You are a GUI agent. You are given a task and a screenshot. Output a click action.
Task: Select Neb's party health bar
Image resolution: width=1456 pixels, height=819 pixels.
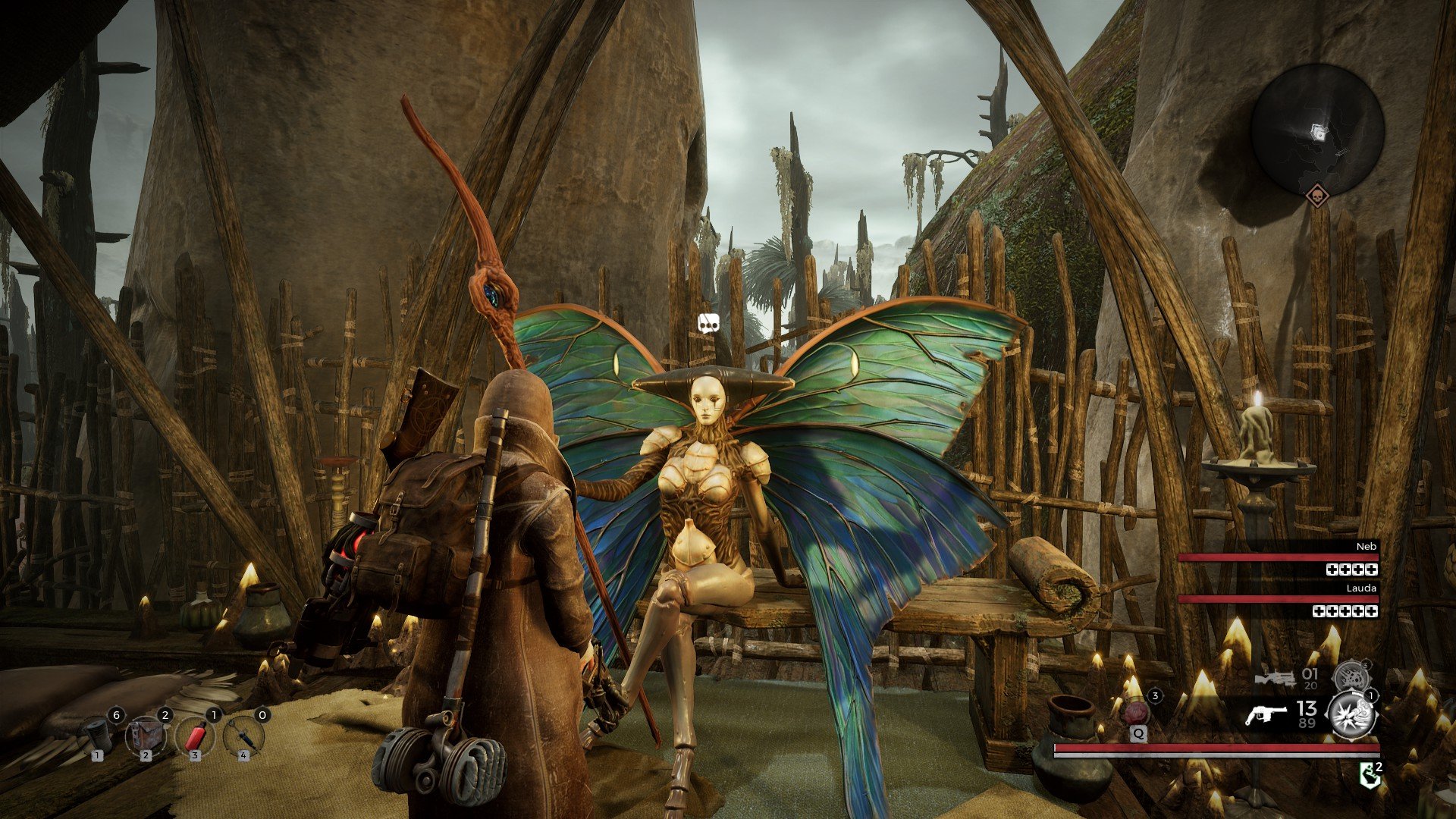click(1279, 557)
